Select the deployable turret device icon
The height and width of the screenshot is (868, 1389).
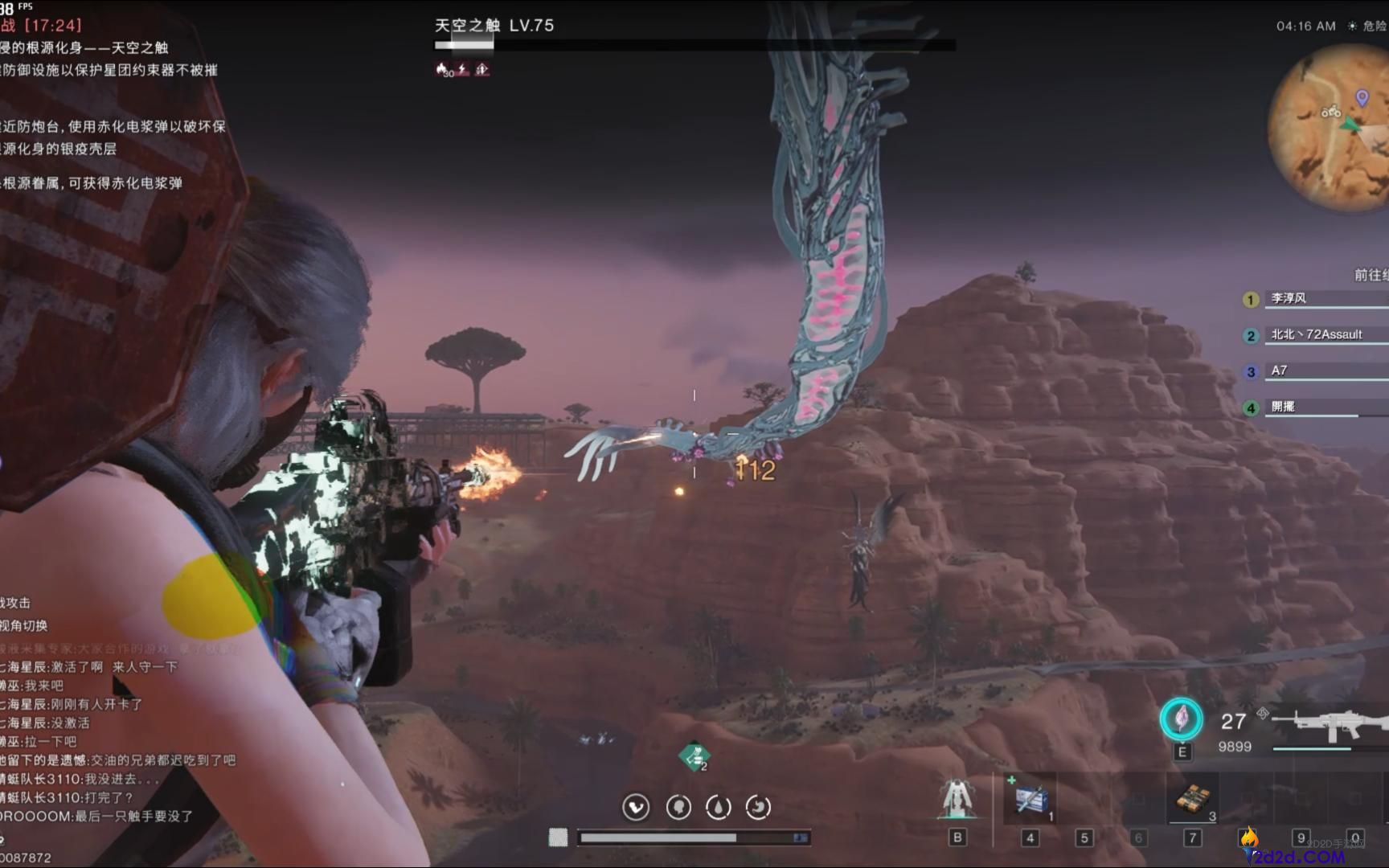point(957,800)
